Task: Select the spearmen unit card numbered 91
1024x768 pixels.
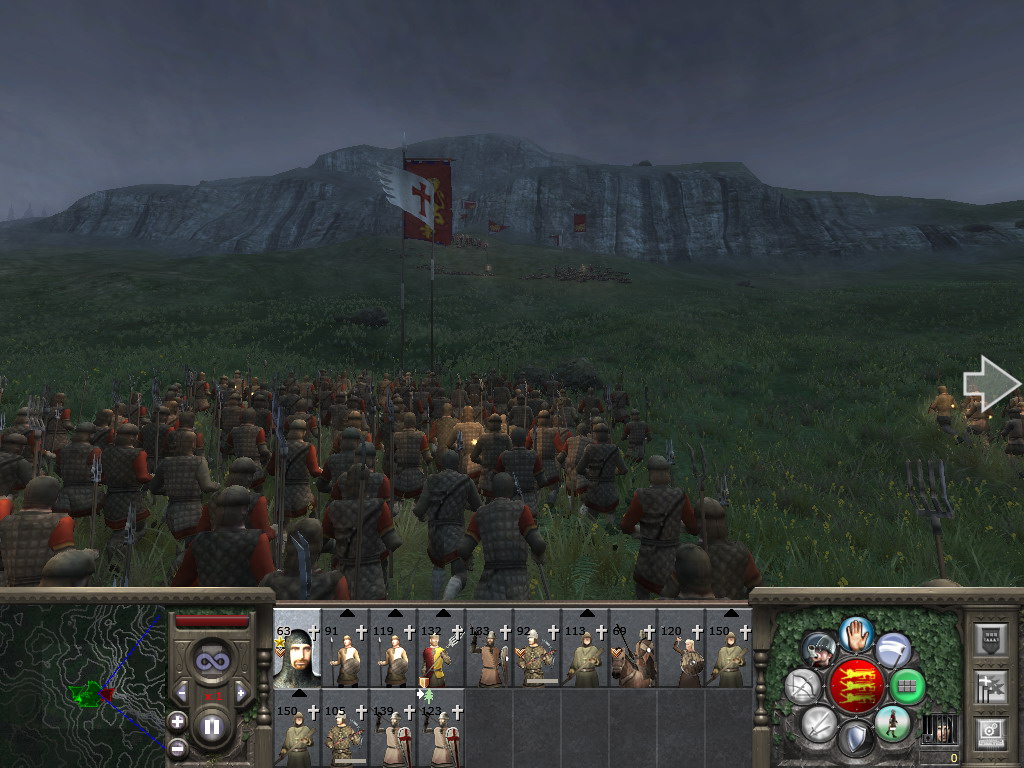Action: coord(345,655)
